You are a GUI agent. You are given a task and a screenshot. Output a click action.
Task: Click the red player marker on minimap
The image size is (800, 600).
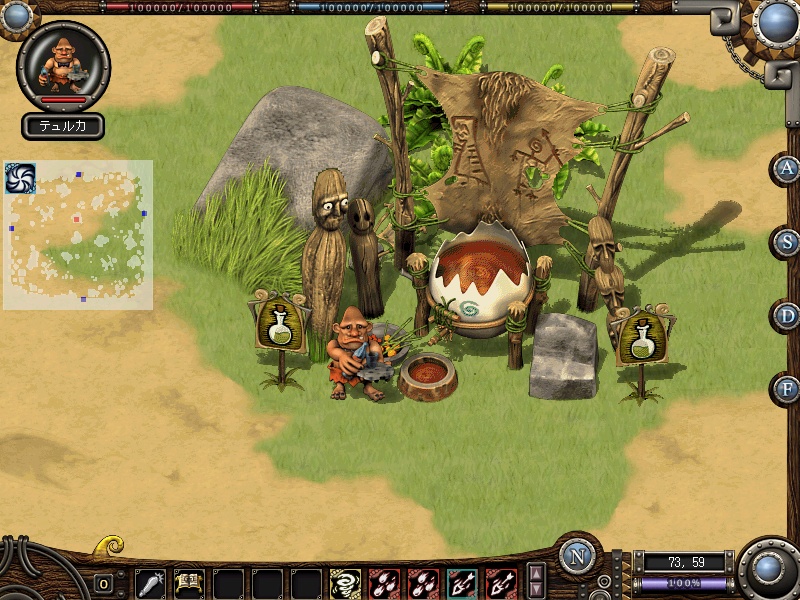click(76, 218)
